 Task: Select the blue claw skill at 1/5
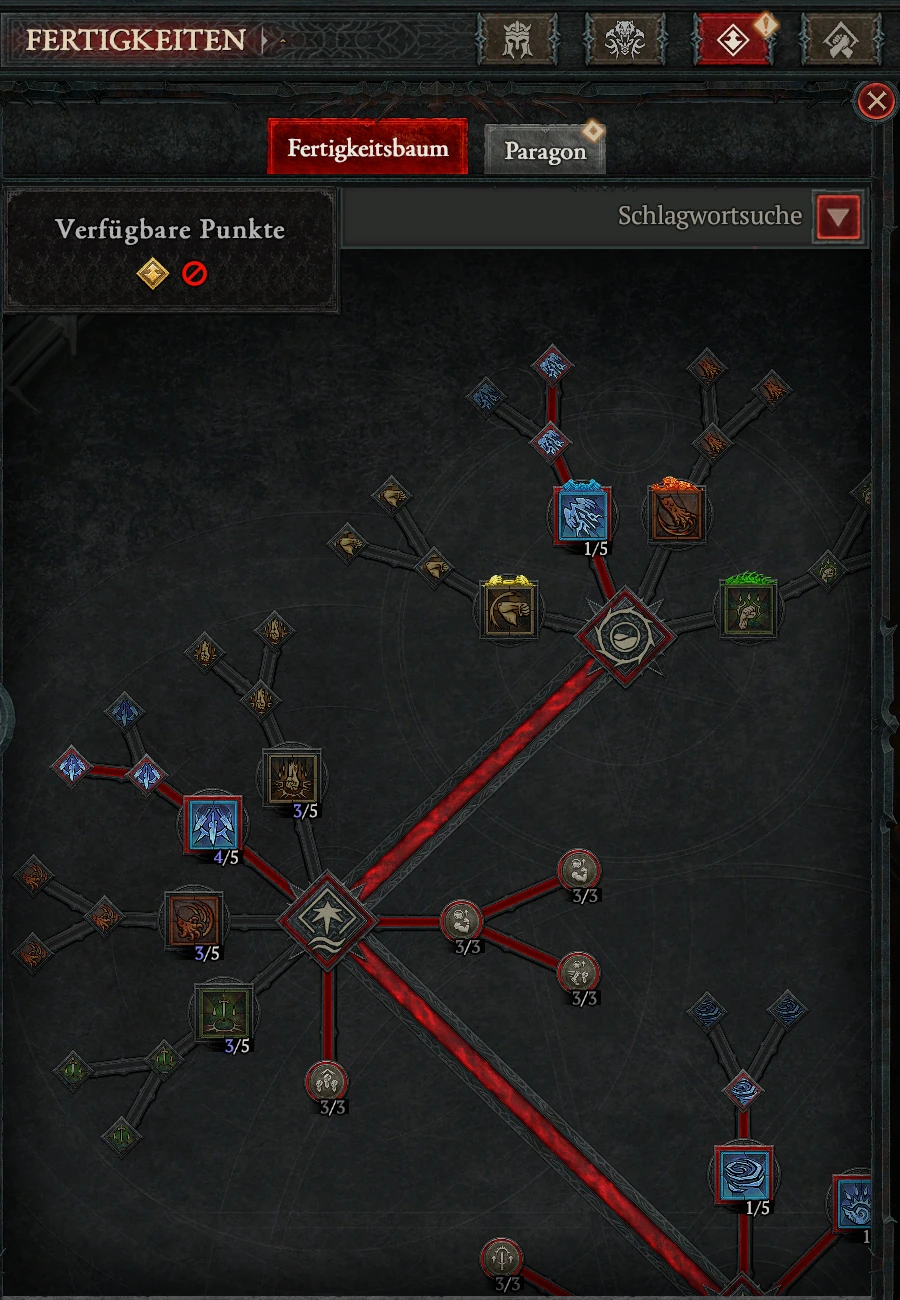coord(583,512)
